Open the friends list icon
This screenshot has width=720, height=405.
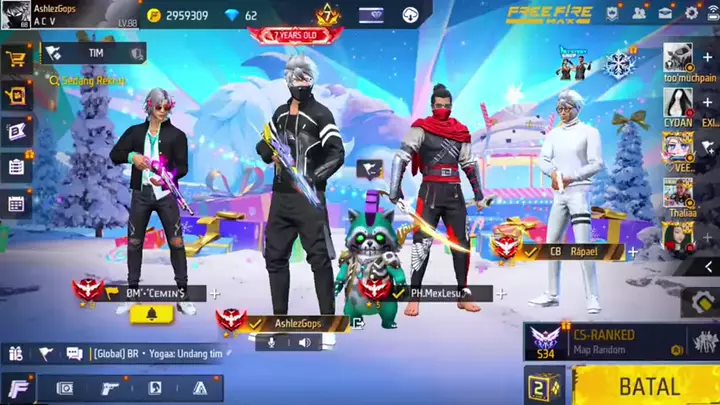click(639, 13)
